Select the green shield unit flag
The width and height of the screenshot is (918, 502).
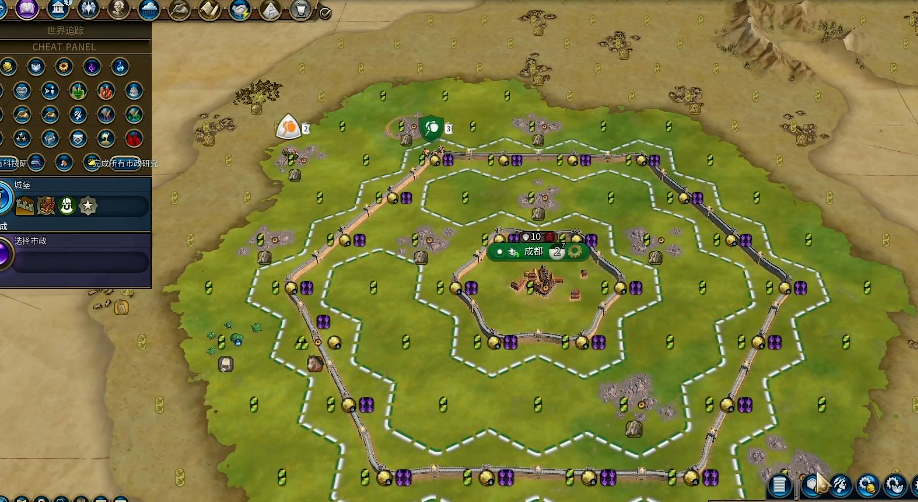tap(431, 128)
